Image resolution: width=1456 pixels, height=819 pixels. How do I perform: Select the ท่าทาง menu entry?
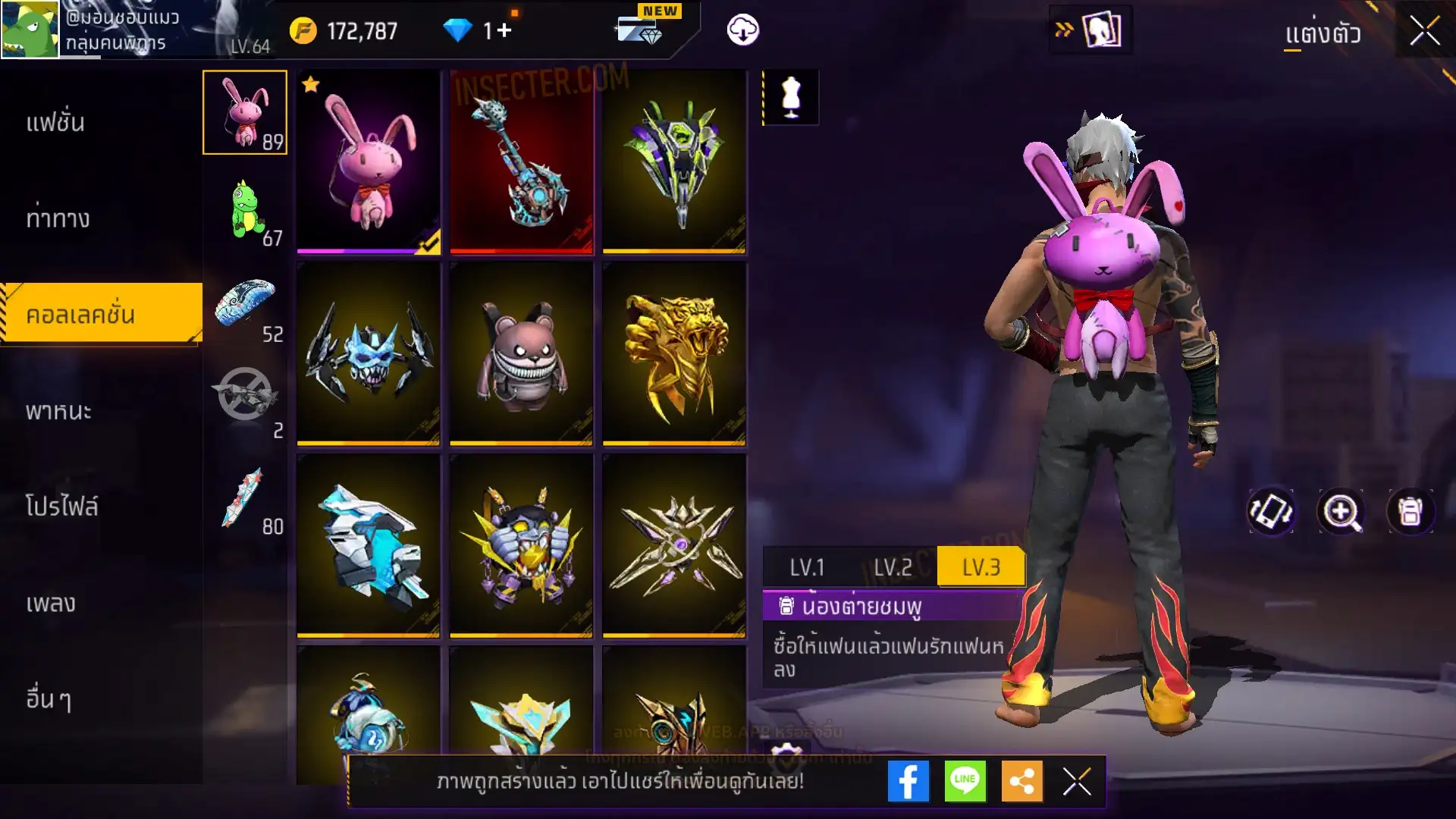(x=58, y=218)
